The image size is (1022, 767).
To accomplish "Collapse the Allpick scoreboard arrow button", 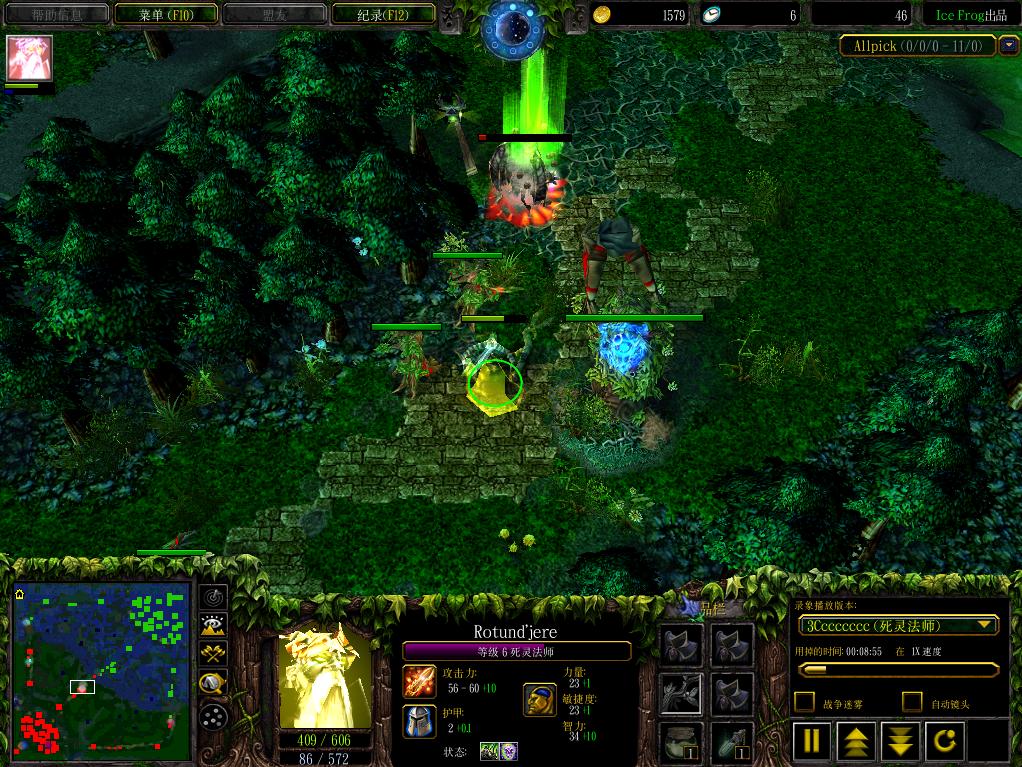I will [x=1008, y=45].
